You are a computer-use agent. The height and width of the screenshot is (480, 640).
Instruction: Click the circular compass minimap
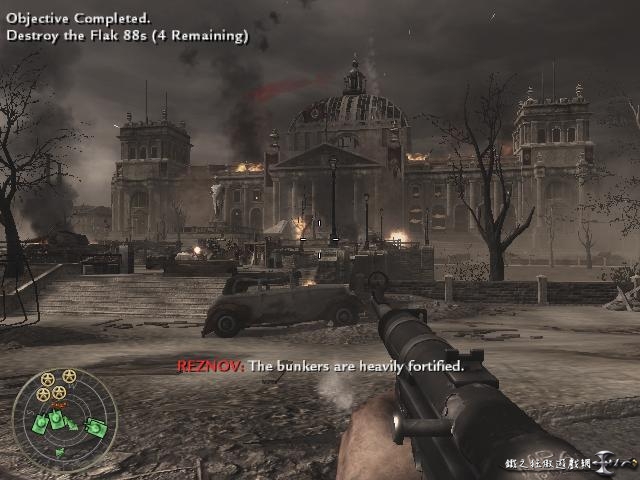[65, 415]
